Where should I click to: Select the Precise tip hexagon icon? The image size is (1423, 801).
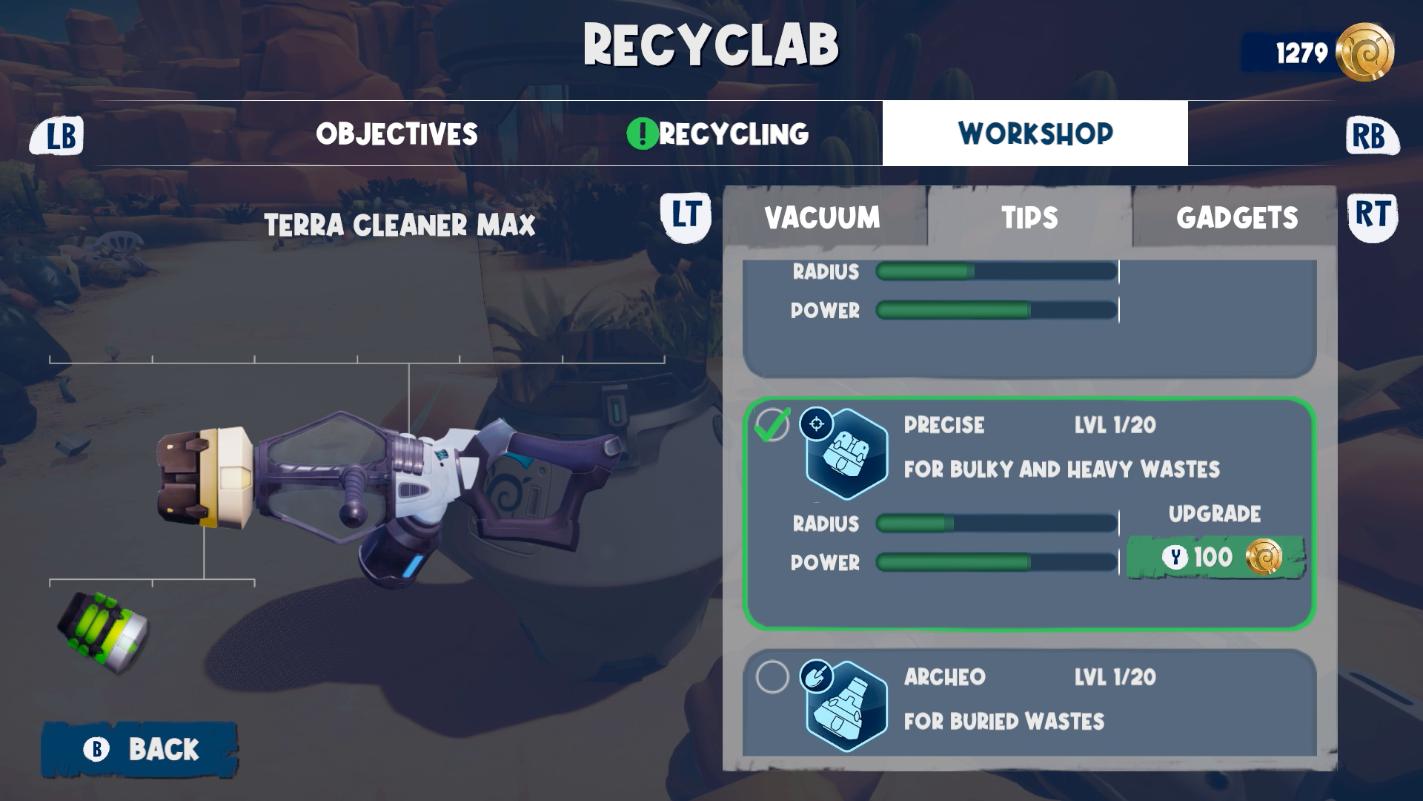(x=847, y=454)
